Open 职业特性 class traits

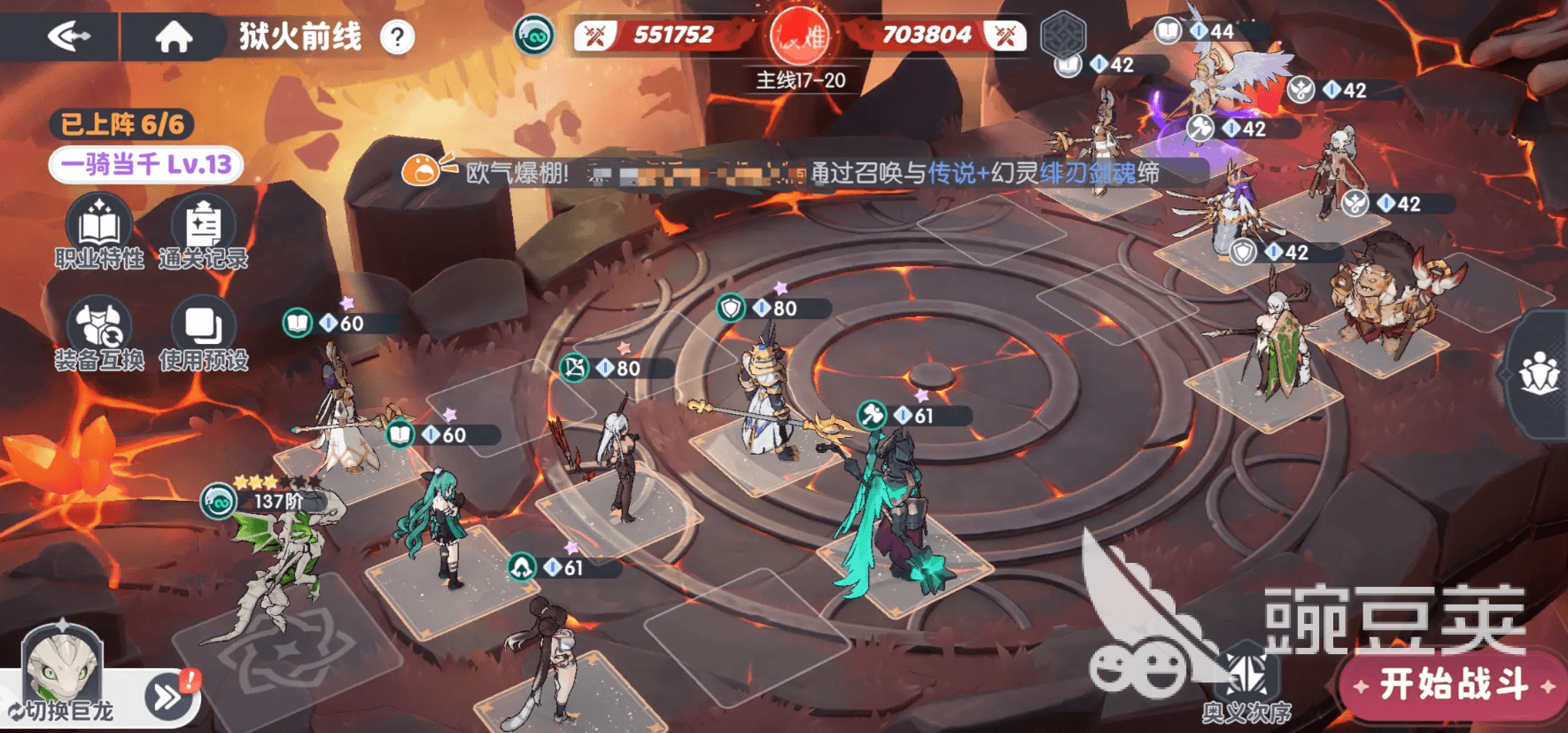(99, 232)
